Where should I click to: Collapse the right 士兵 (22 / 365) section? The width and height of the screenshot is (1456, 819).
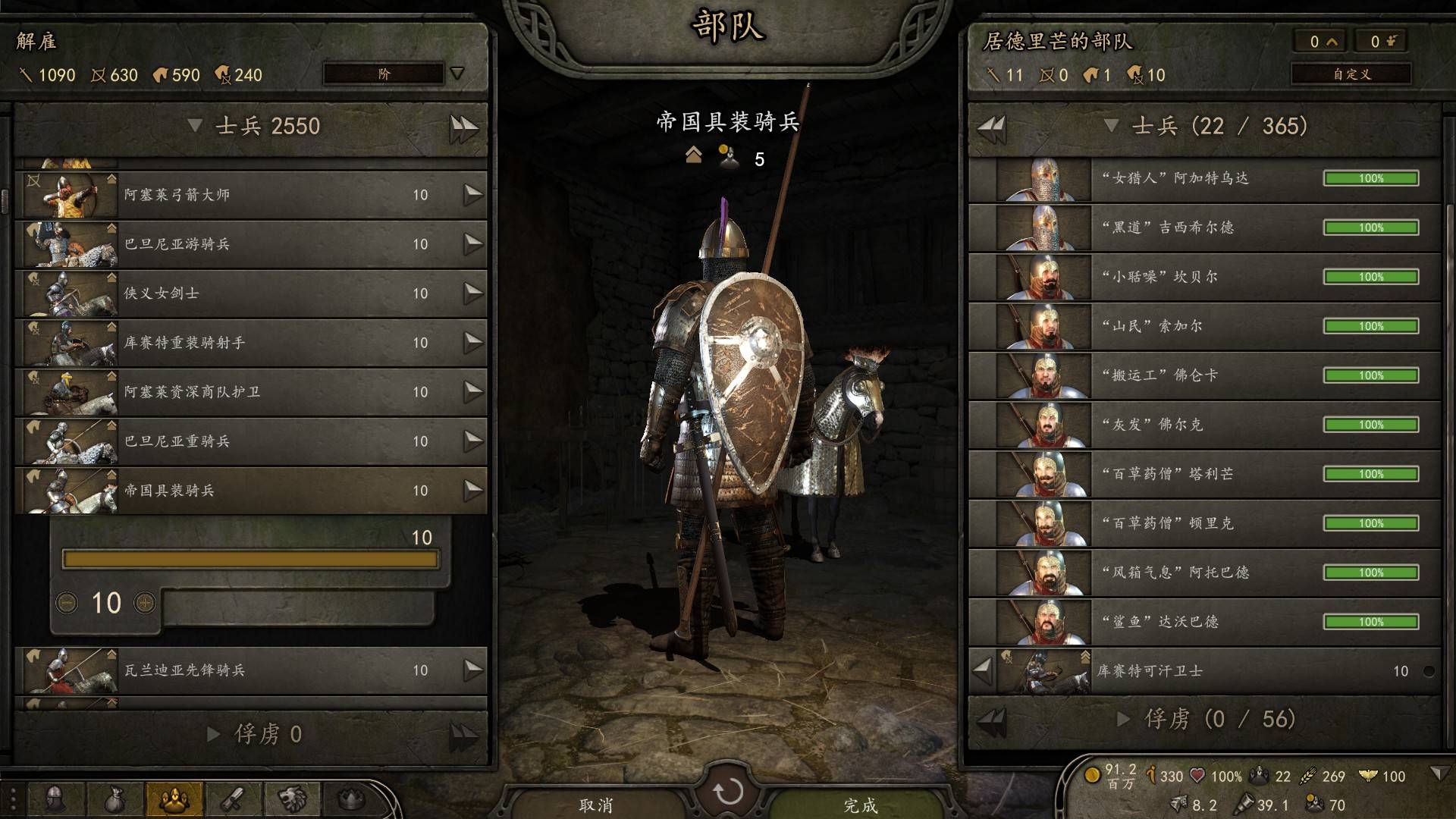coord(1111,126)
